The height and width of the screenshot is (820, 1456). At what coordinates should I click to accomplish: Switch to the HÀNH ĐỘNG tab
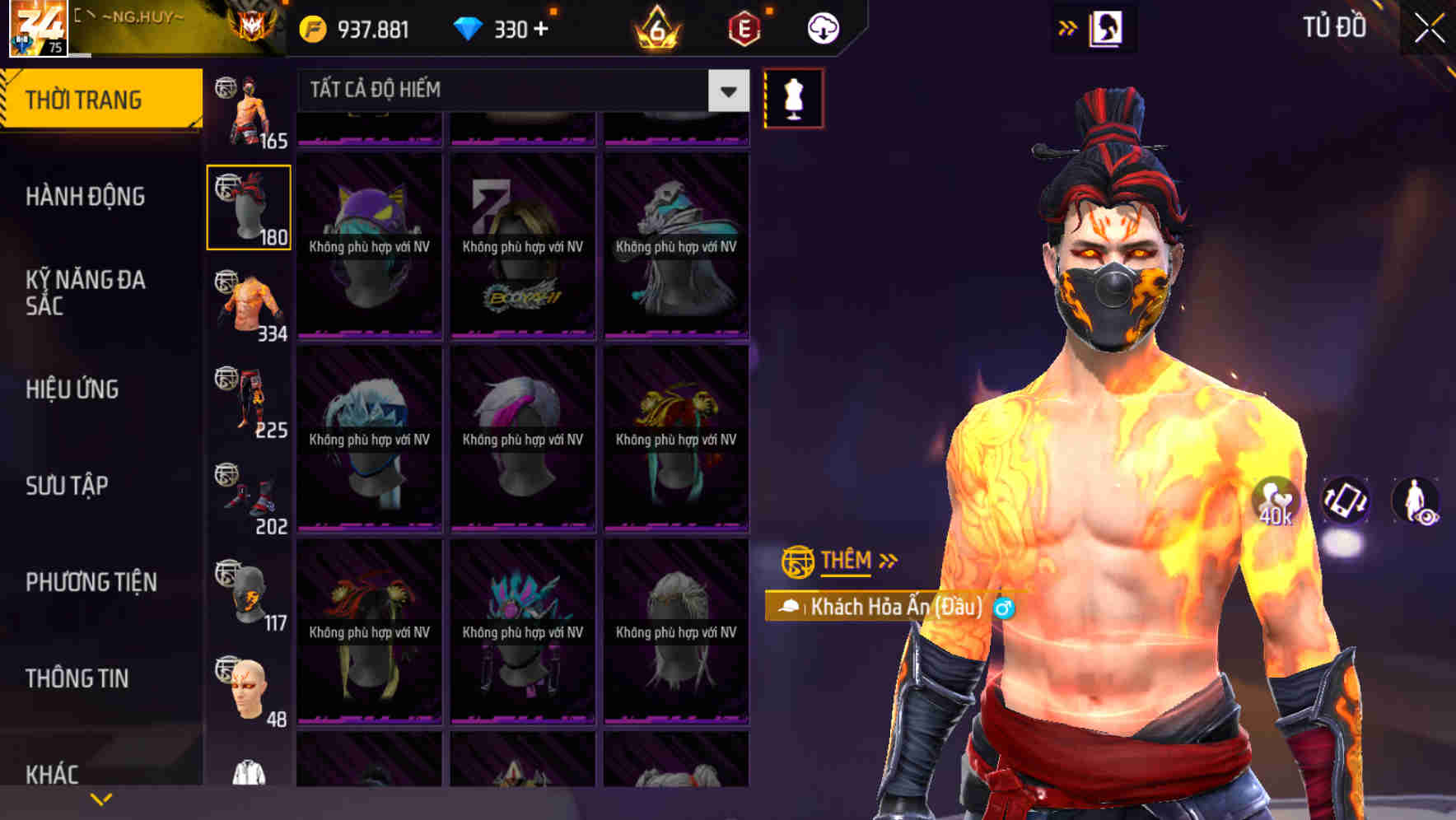coord(88,197)
